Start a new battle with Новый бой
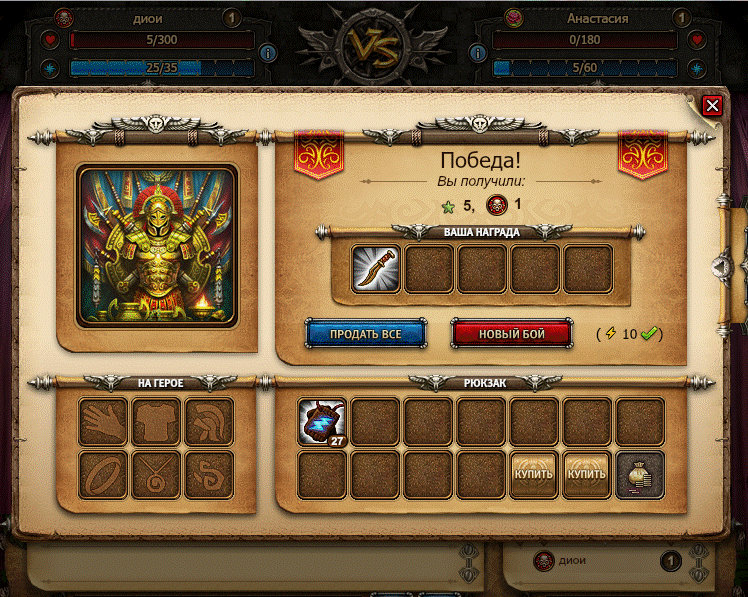The width and height of the screenshot is (748, 597). [511, 333]
